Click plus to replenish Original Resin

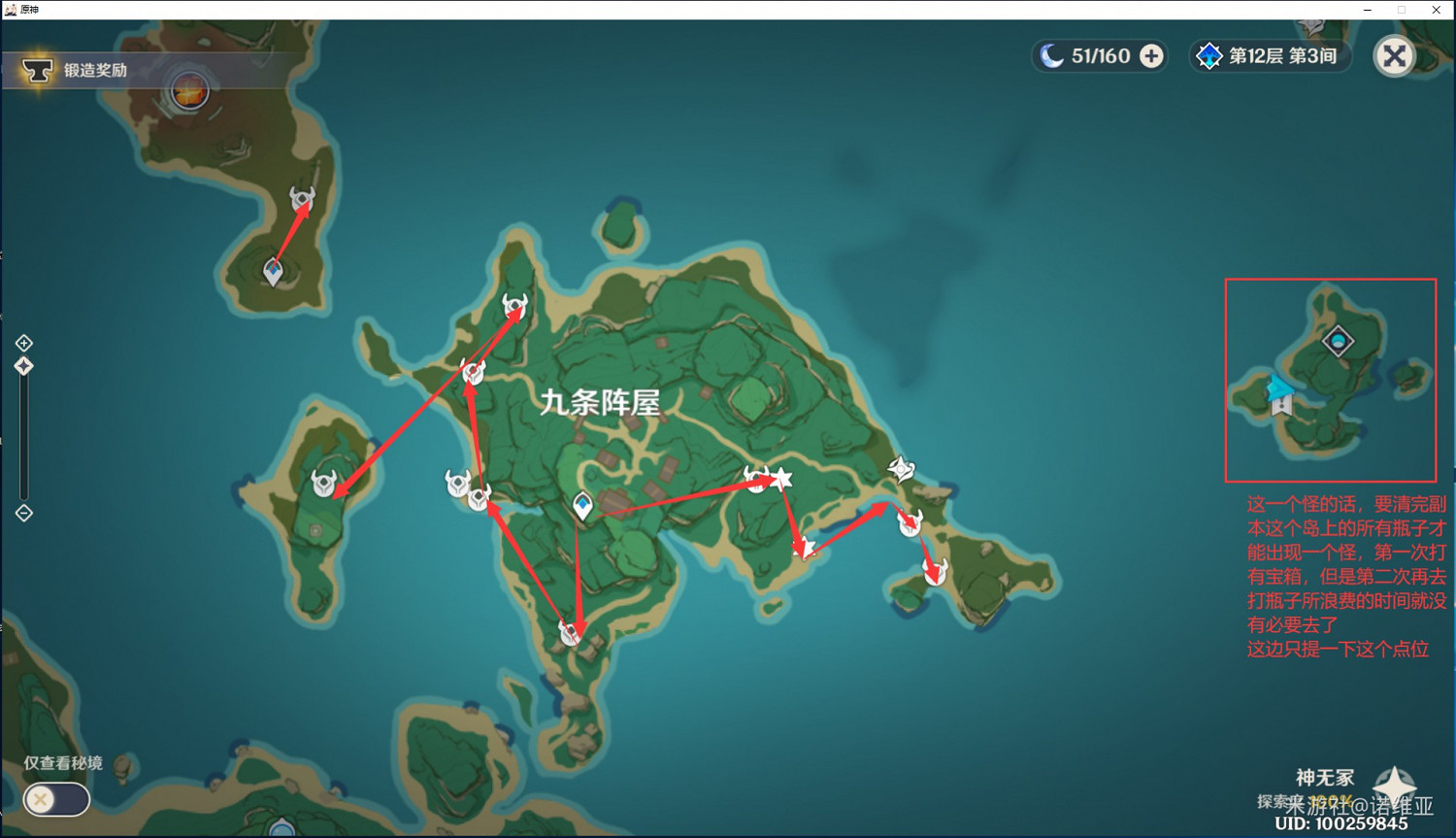(x=1151, y=56)
